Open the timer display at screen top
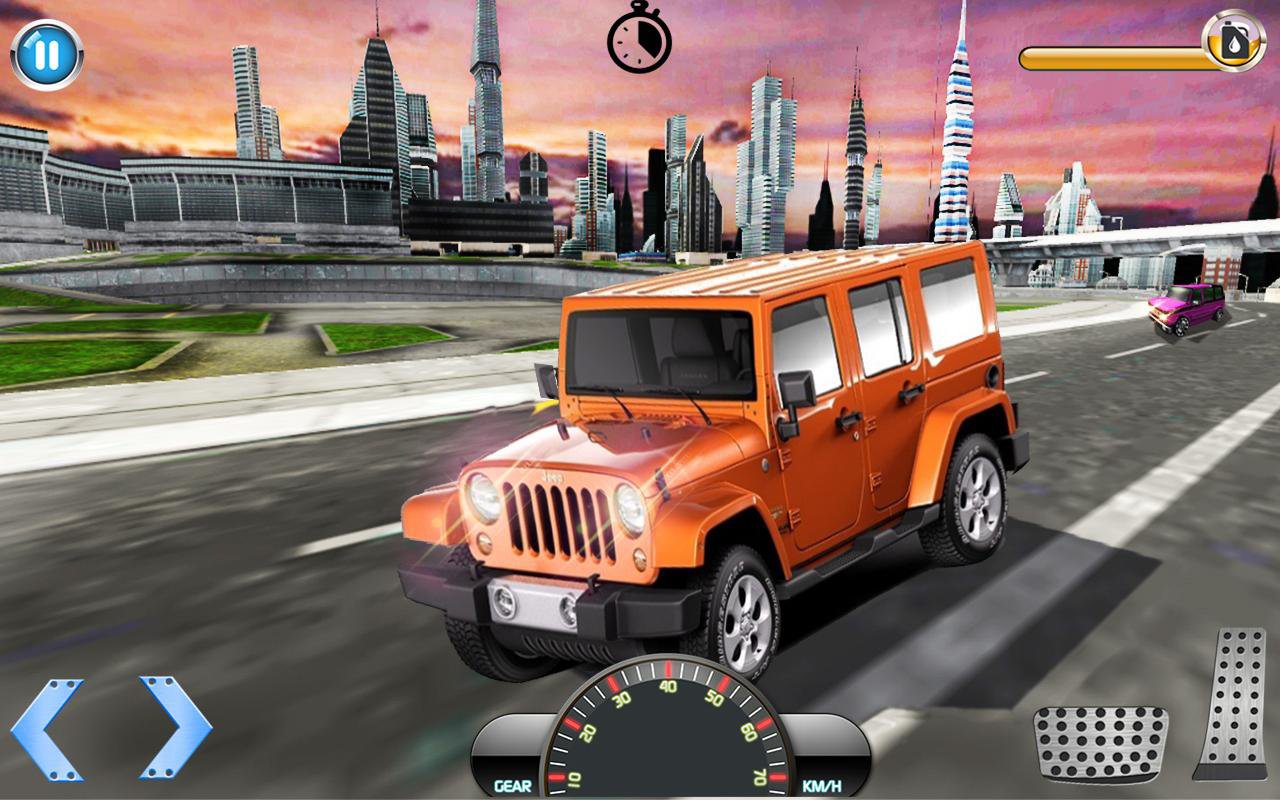Image resolution: width=1280 pixels, height=800 pixels. 640,45
